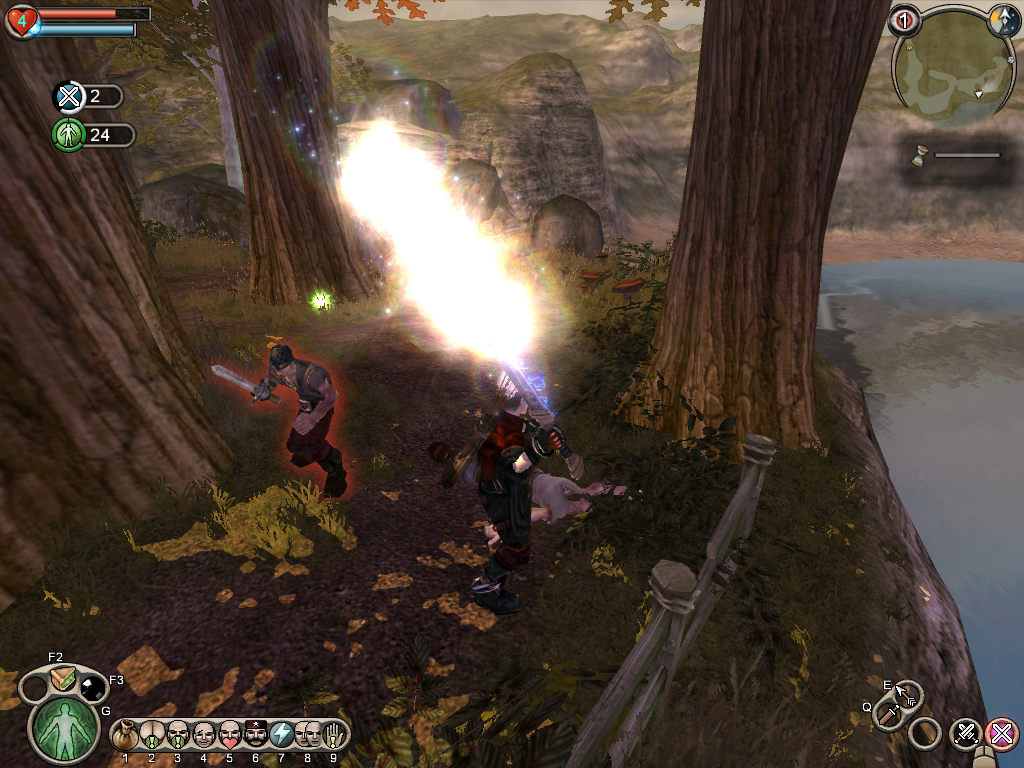1024x768 pixels.
Task: Use the black orb quick-use item
Action: (x=93, y=686)
